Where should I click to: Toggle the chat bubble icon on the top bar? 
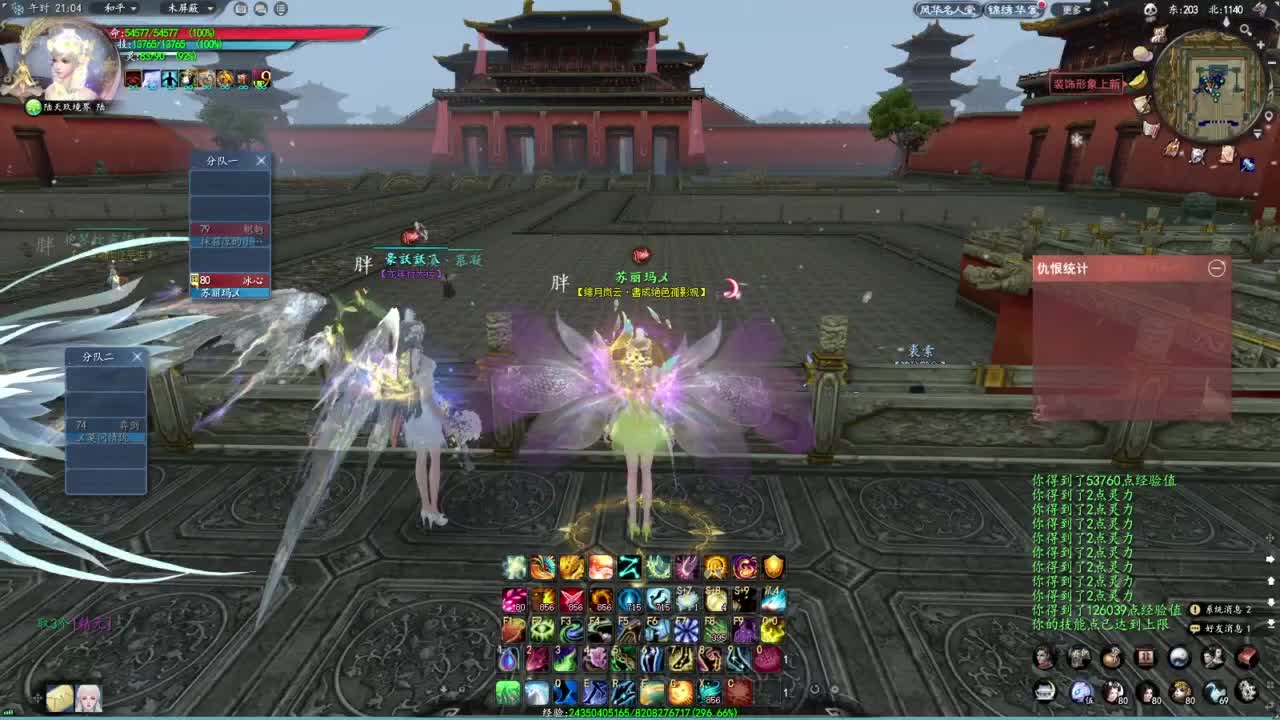point(259,9)
